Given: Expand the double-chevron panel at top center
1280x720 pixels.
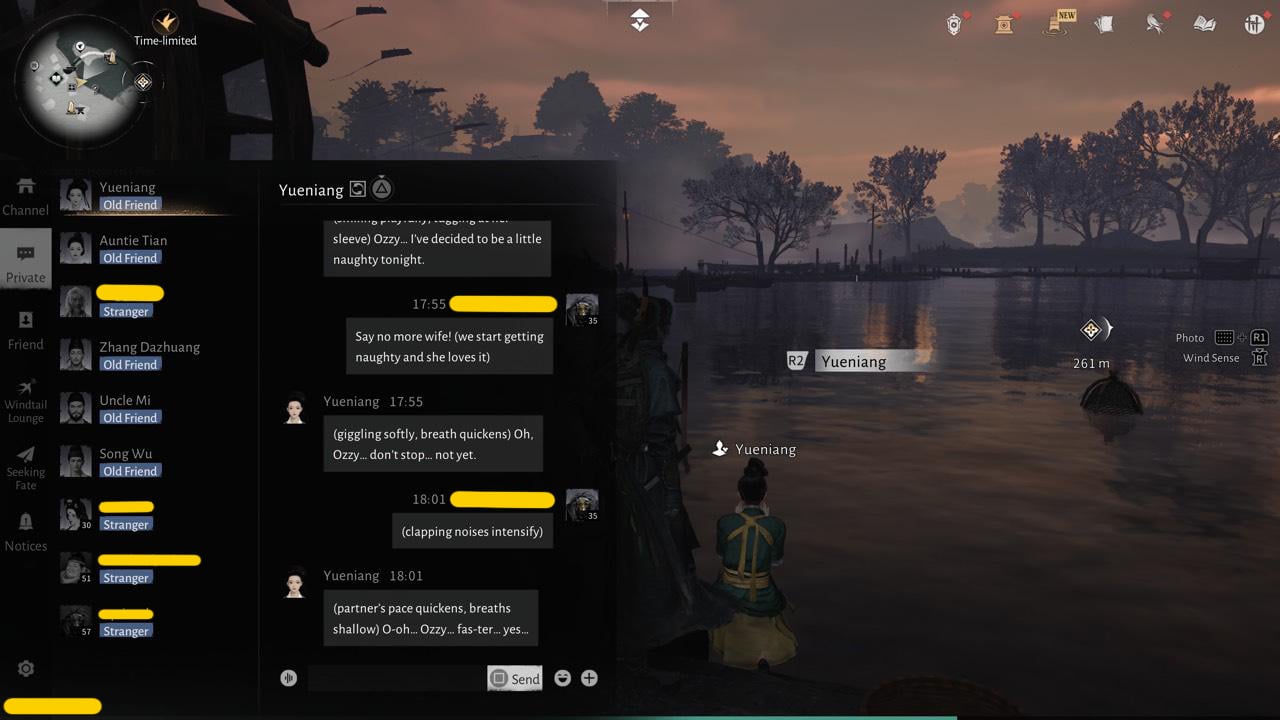Looking at the screenshot, I should [640, 18].
